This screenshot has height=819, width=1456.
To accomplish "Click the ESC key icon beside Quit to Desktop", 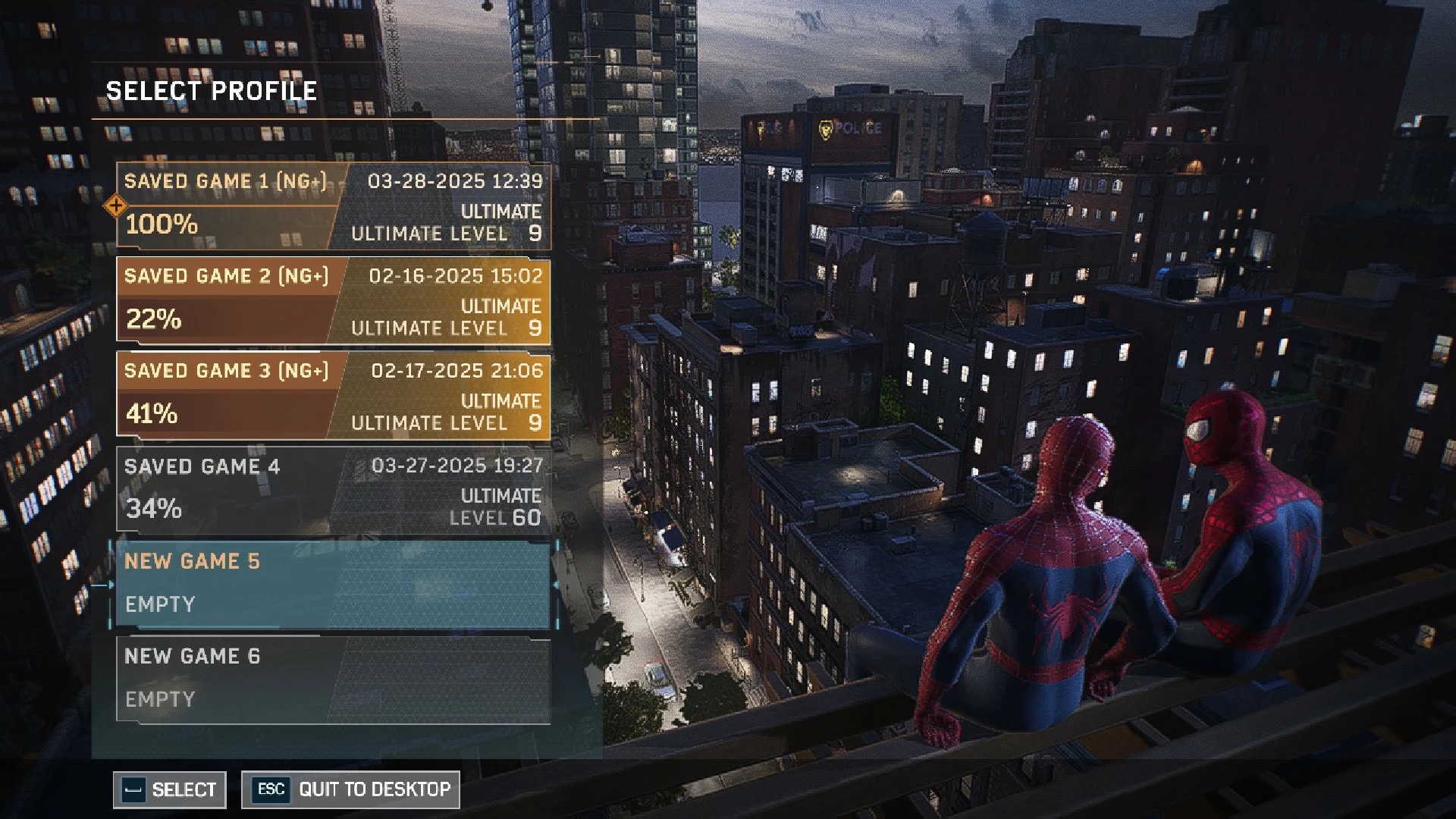I will (271, 789).
